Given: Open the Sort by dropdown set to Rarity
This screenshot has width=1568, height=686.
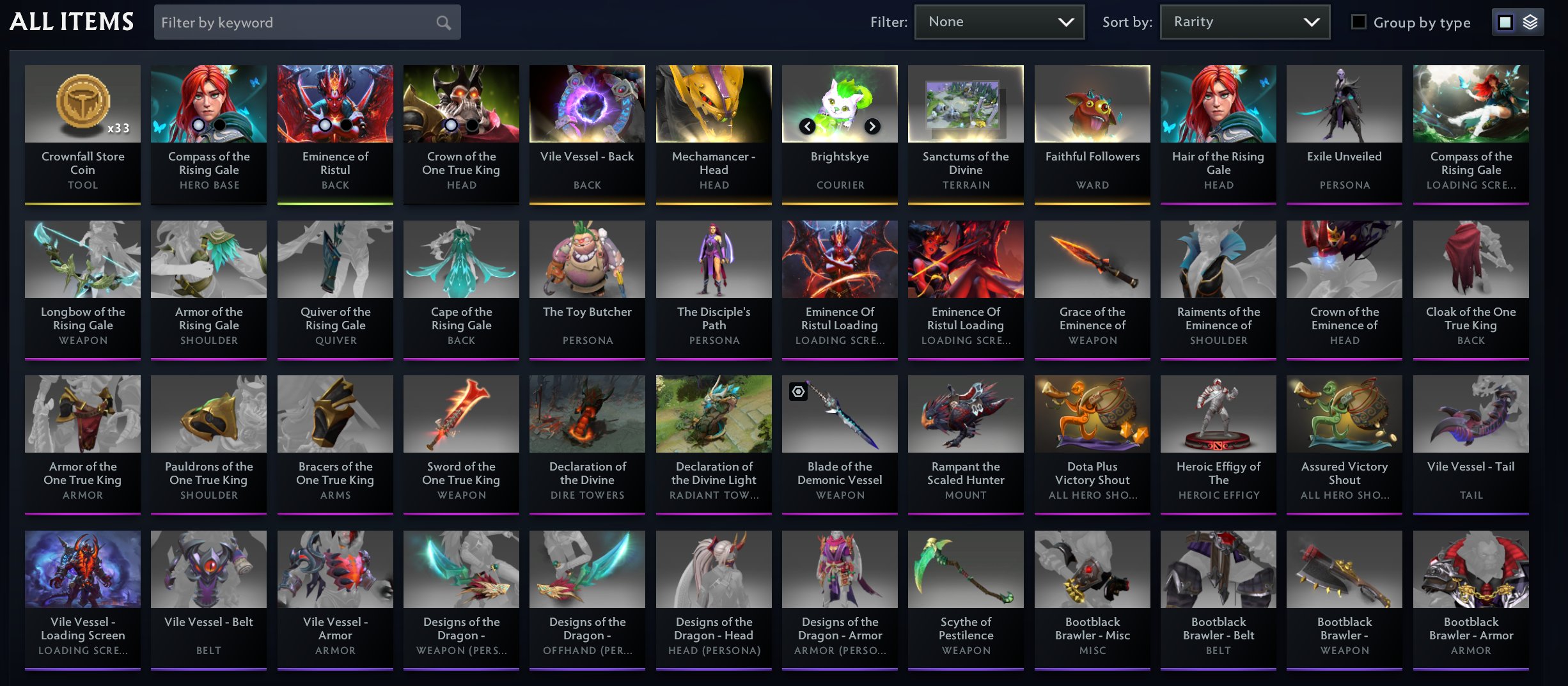Looking at the screenshot, I should pyautogui.click(x=1244, y=21).
